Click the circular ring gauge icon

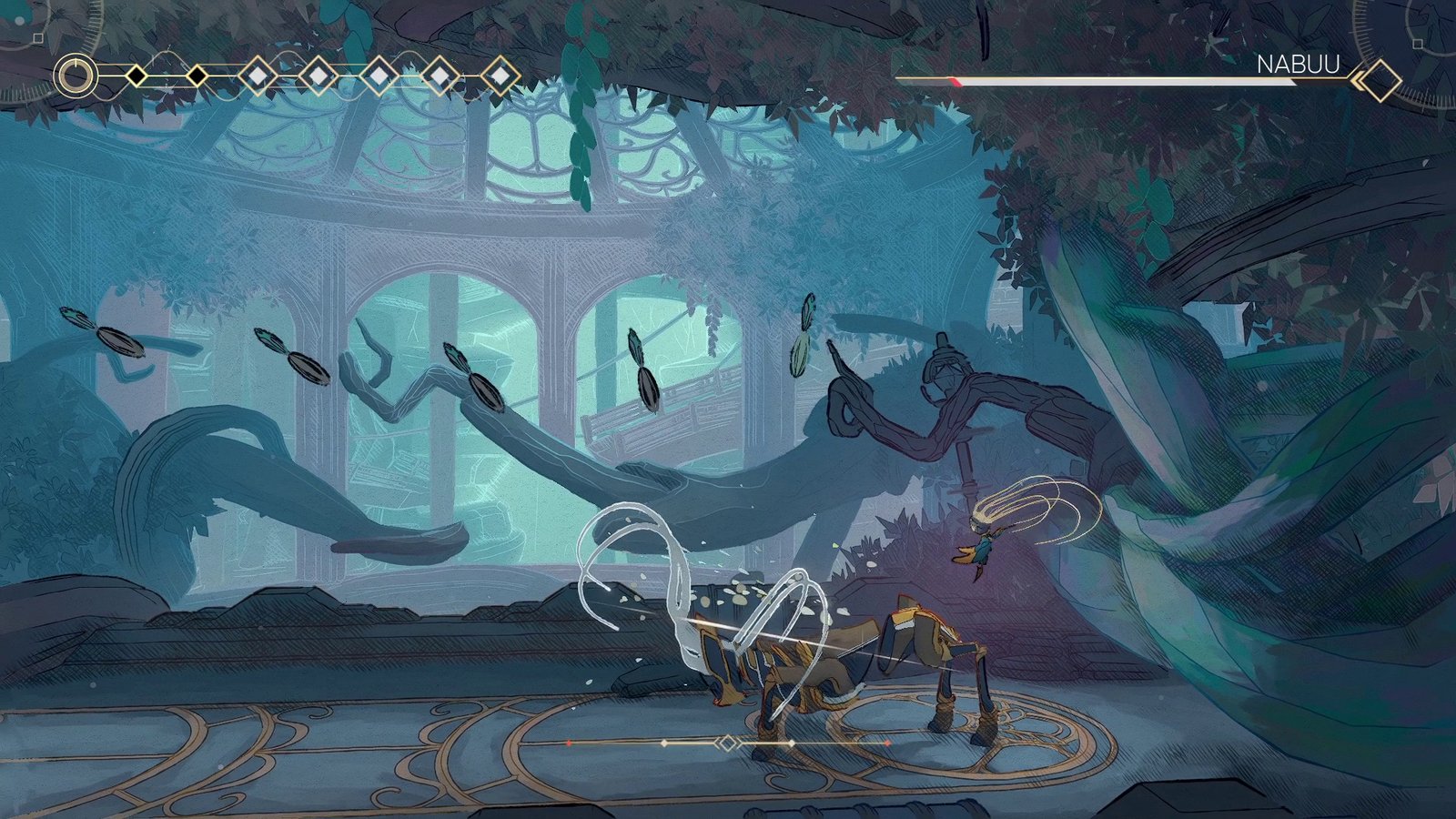pos(76,76)
